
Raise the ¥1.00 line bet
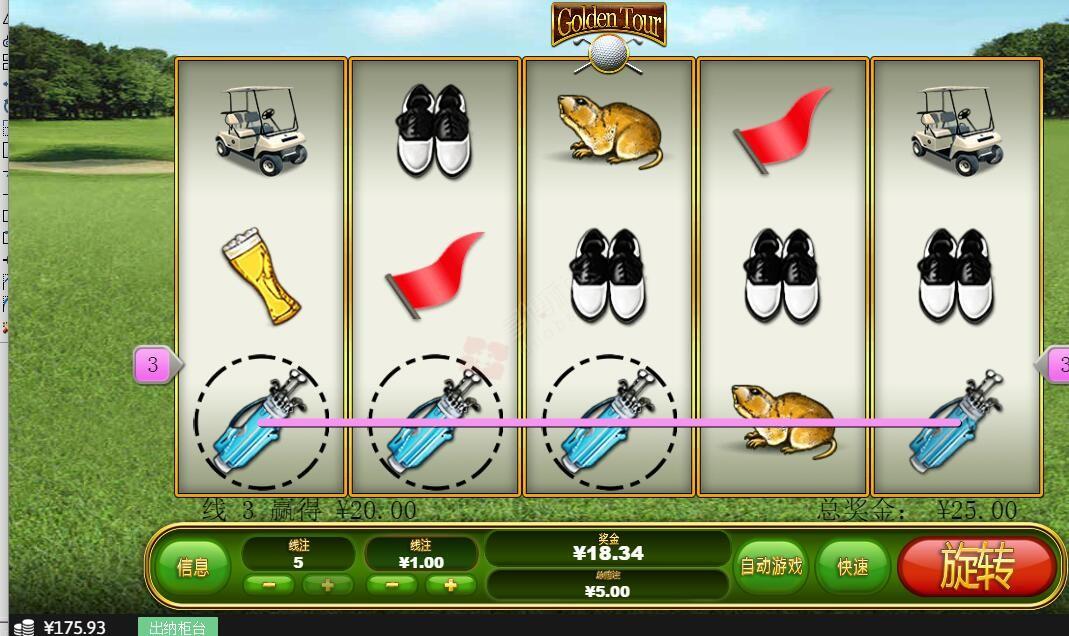450,585
